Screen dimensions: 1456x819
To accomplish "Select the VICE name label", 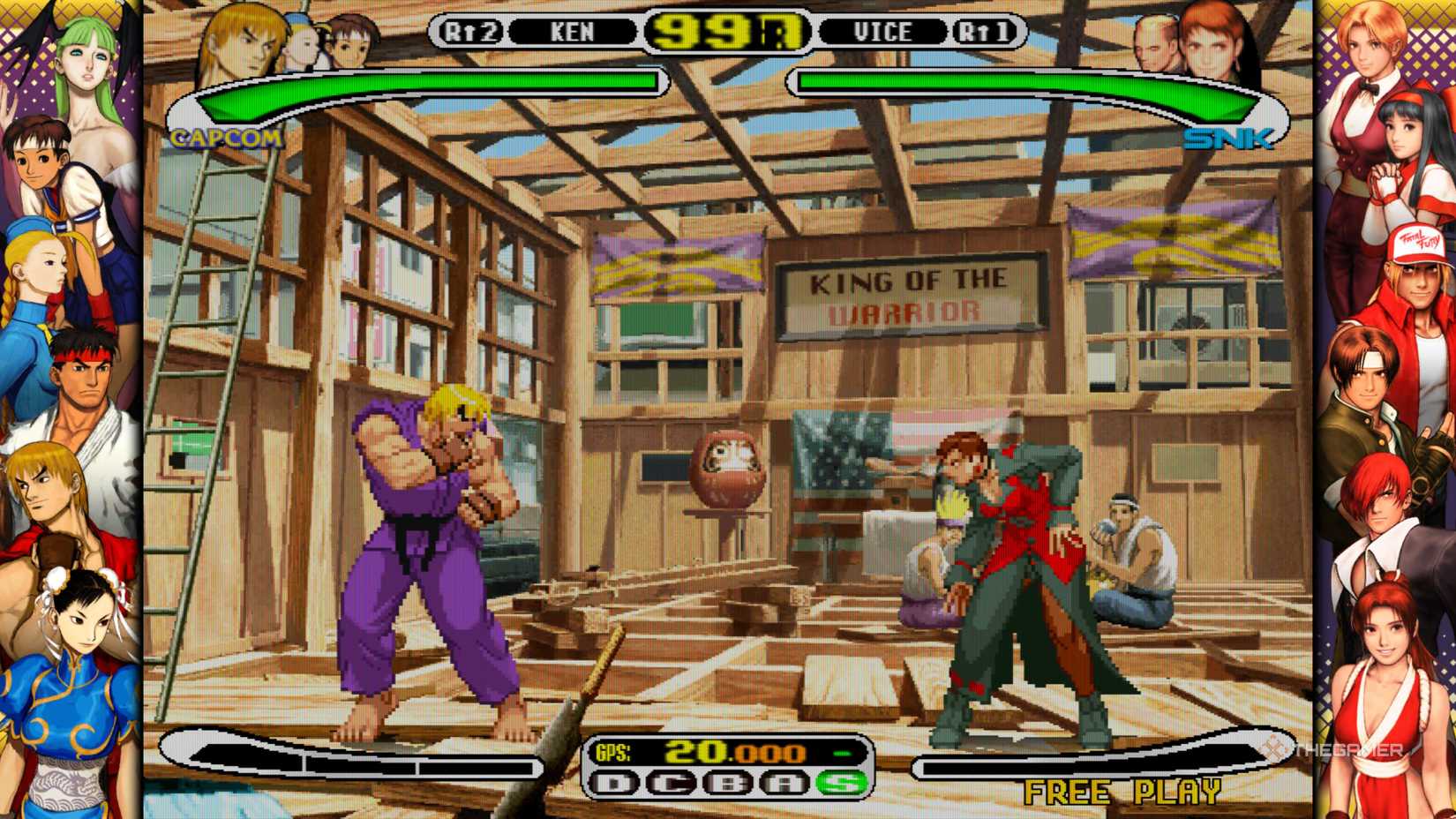I will coord(882,30).
